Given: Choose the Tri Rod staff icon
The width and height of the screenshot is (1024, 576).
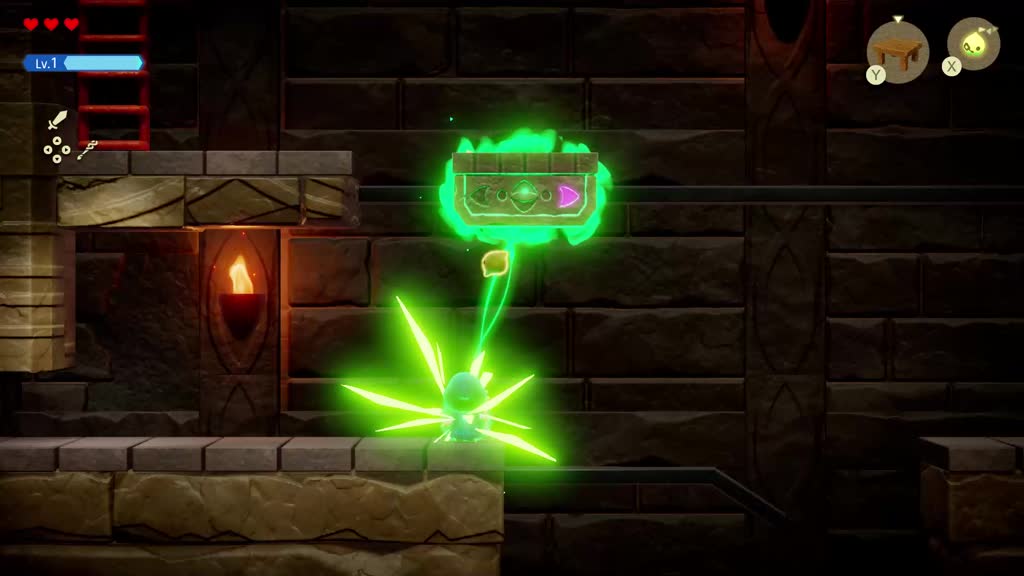Looking at the screenshot, I should point(87,150).
